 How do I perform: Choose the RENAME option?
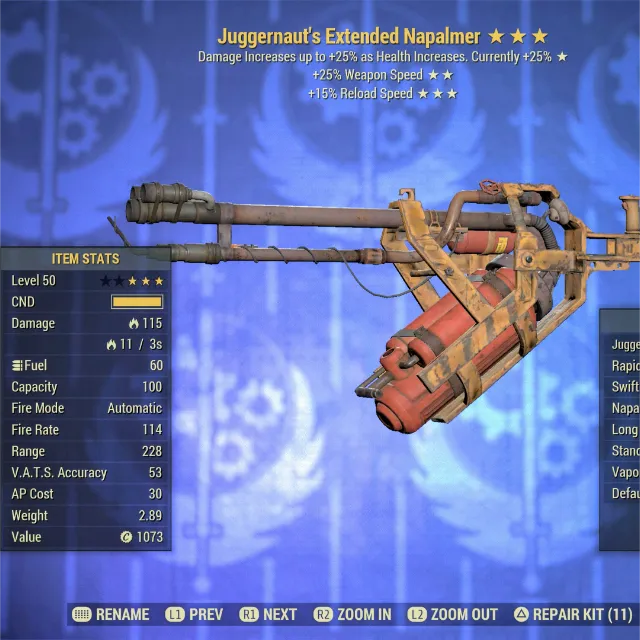(111, 614)
